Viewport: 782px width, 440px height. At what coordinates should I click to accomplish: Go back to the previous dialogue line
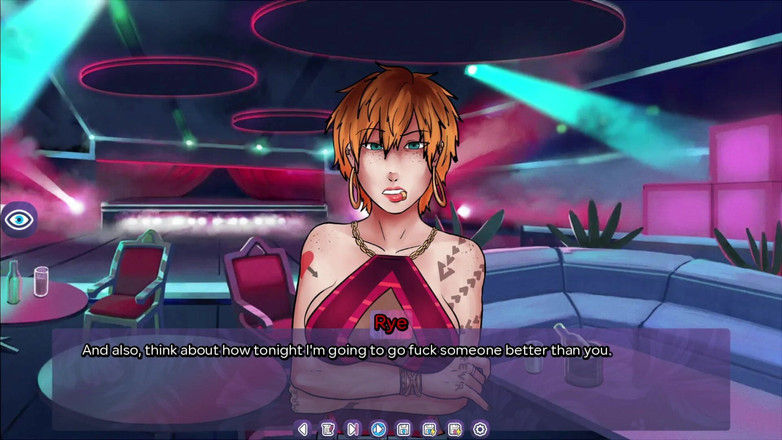tap(303, 429)
